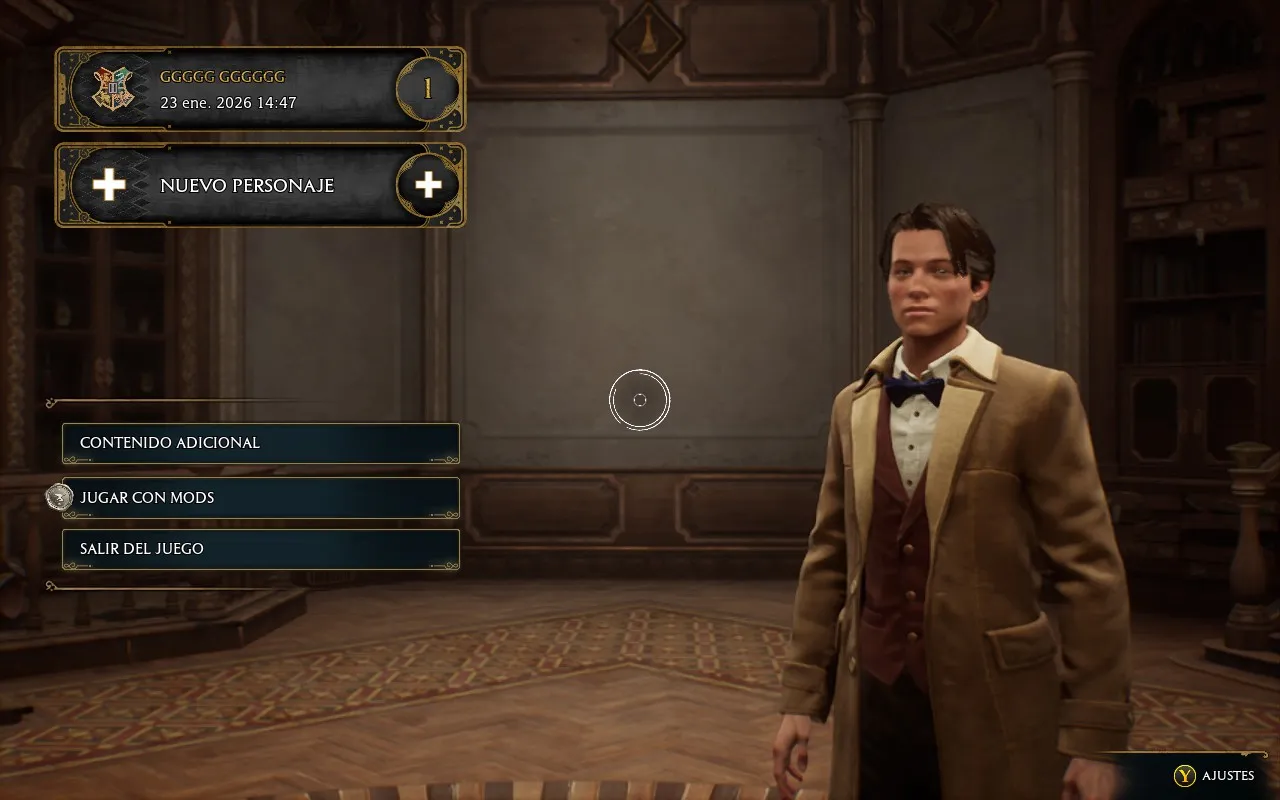Click the mods medallion icon beside Jugar Con Mods
The image size is (1280, 800).
[60, 497]
